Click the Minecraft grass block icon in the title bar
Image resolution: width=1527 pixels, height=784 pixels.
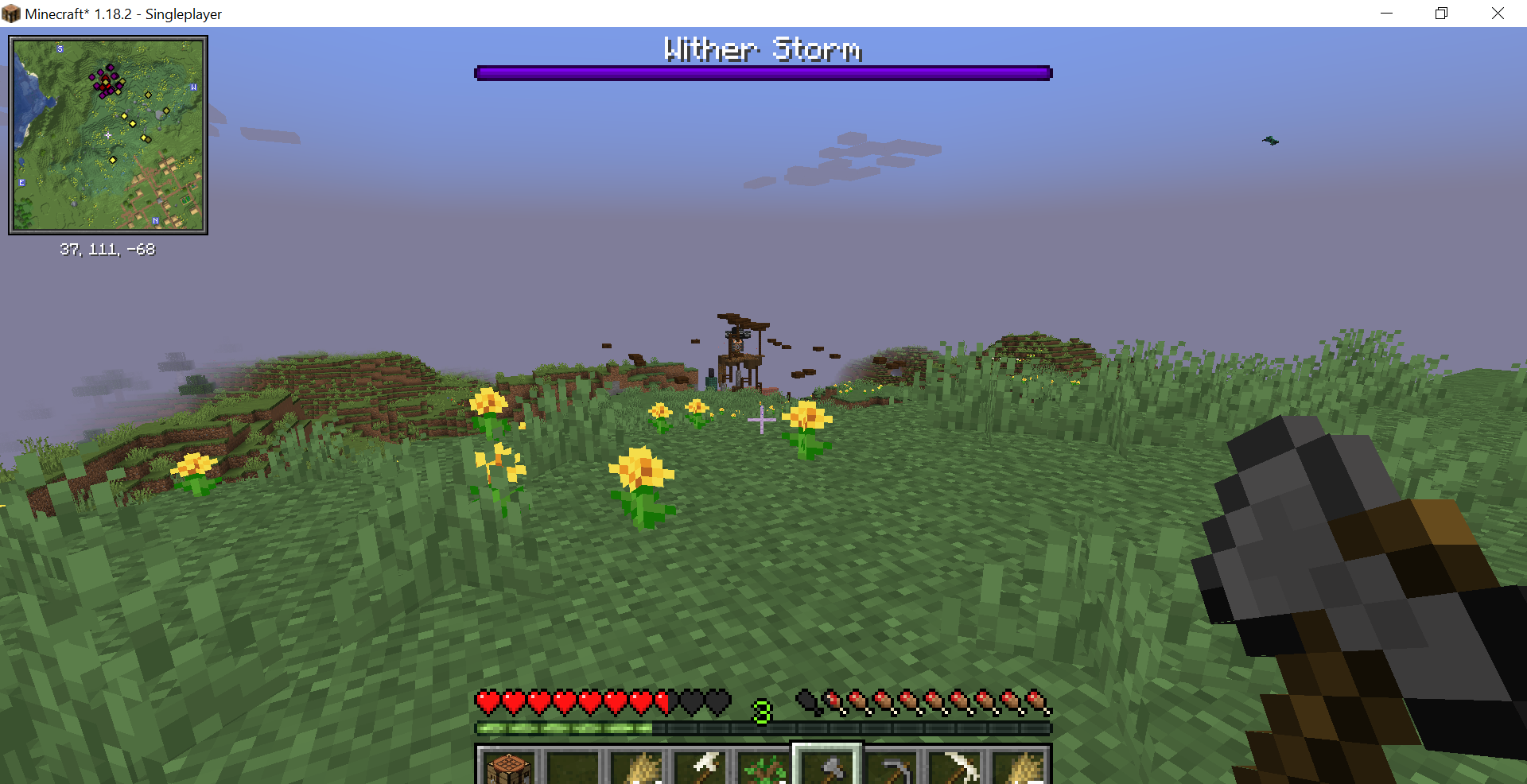(x=10, y=13)
